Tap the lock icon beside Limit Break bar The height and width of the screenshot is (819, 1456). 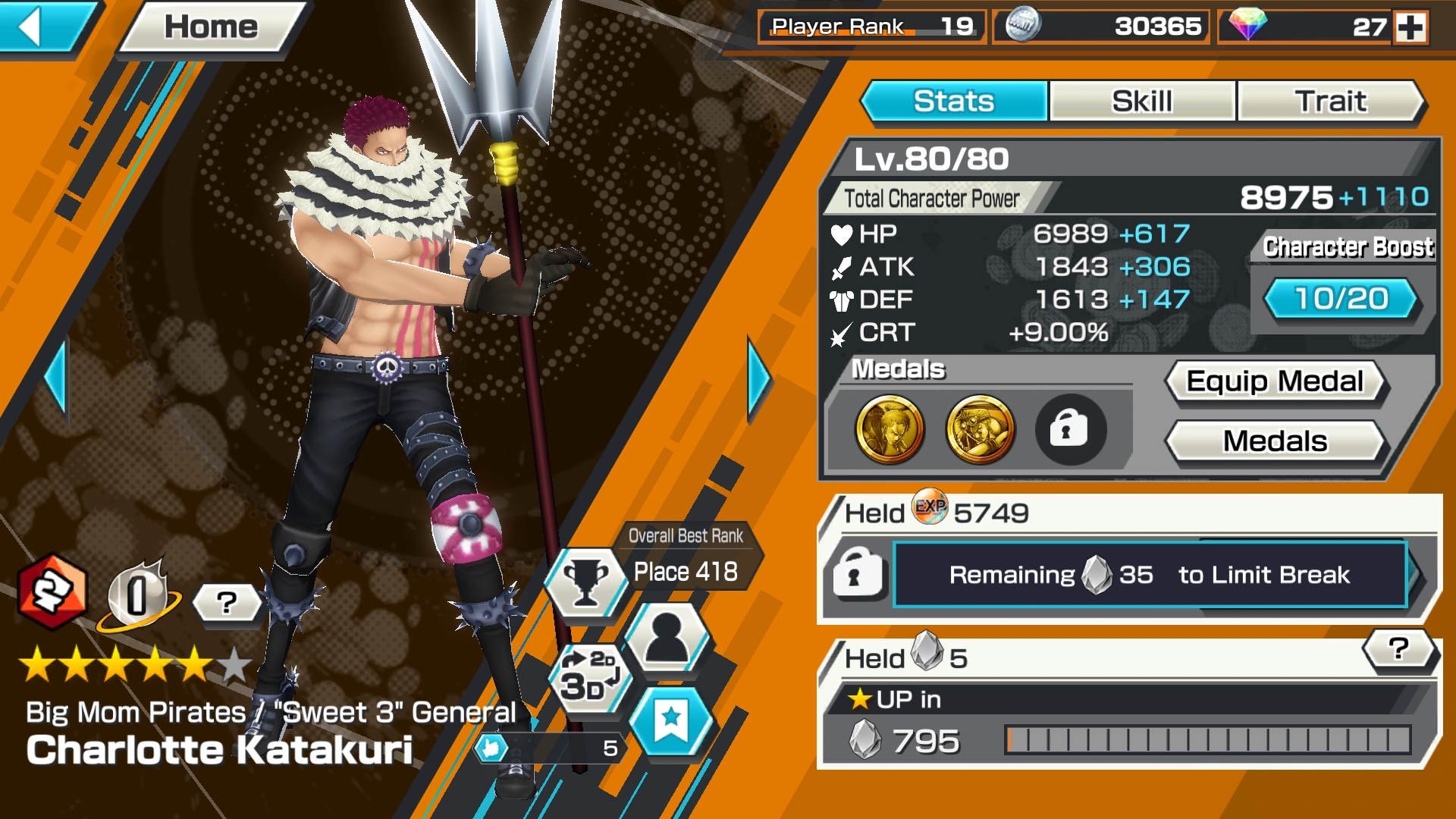[x=860, y=575]
